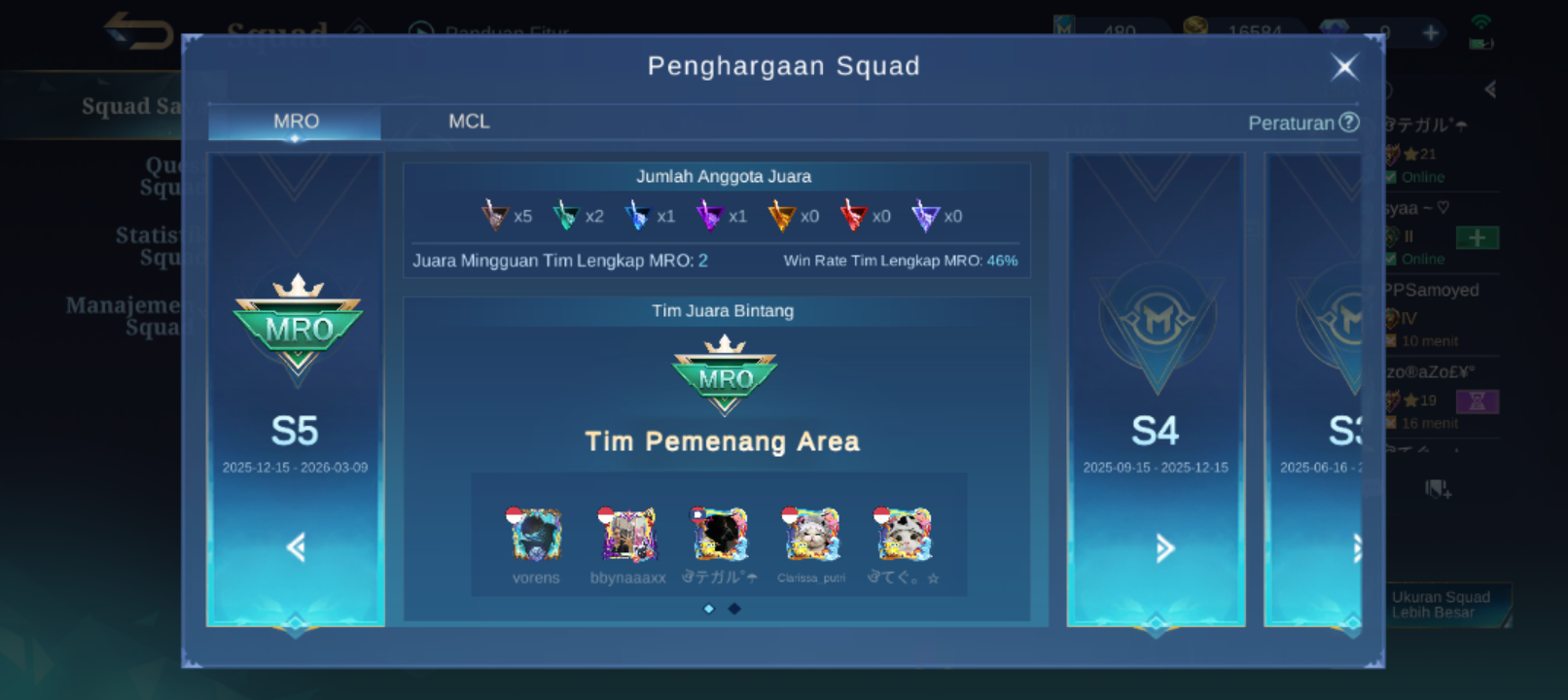Image resolution: width=1568 pixels, height=700 pixels.
Task: Select the second page dot under winning team
Action: click(x=733, y=608)
